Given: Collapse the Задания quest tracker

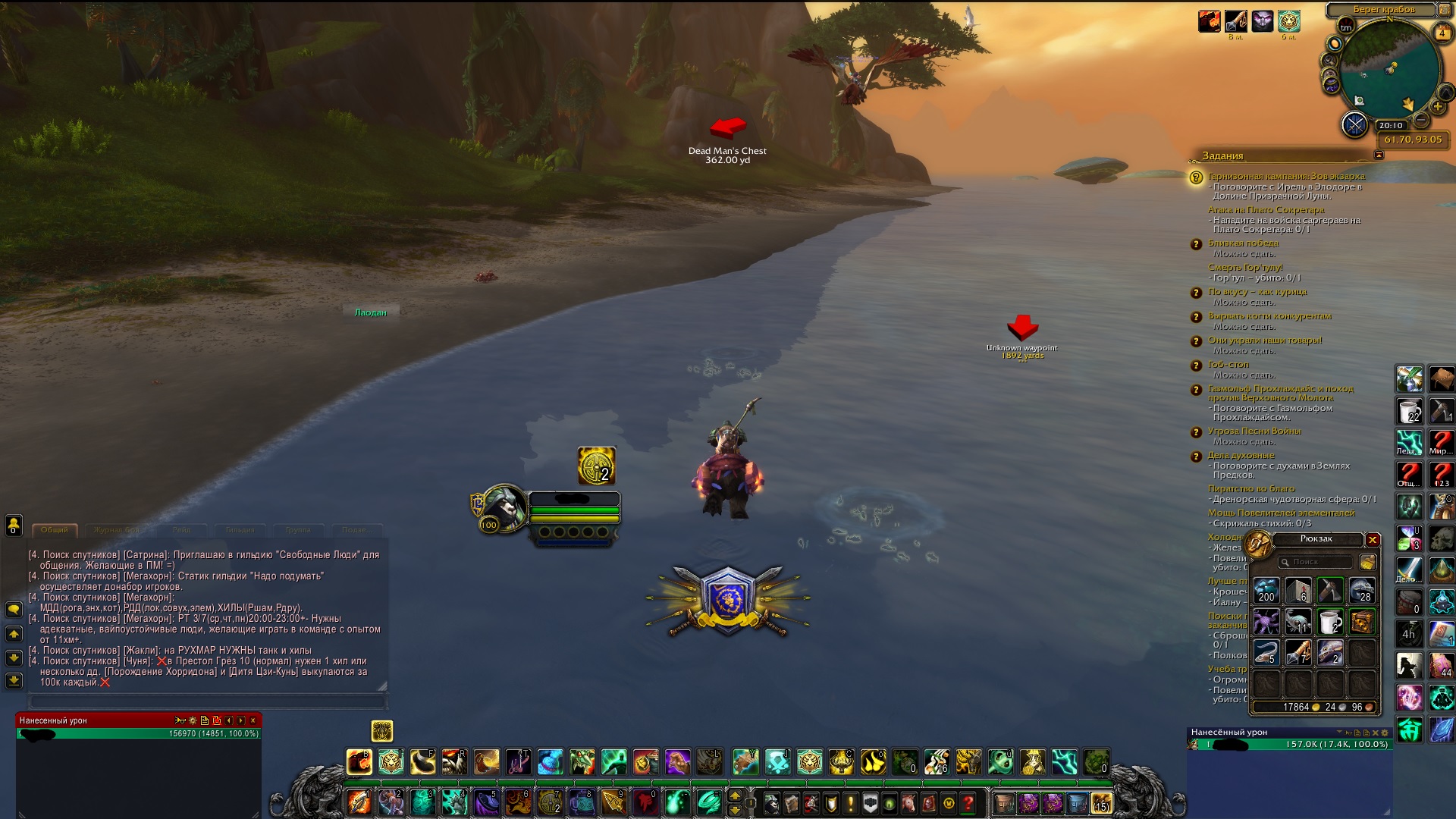Looking at the screenshot, I should coord(1379,155).
